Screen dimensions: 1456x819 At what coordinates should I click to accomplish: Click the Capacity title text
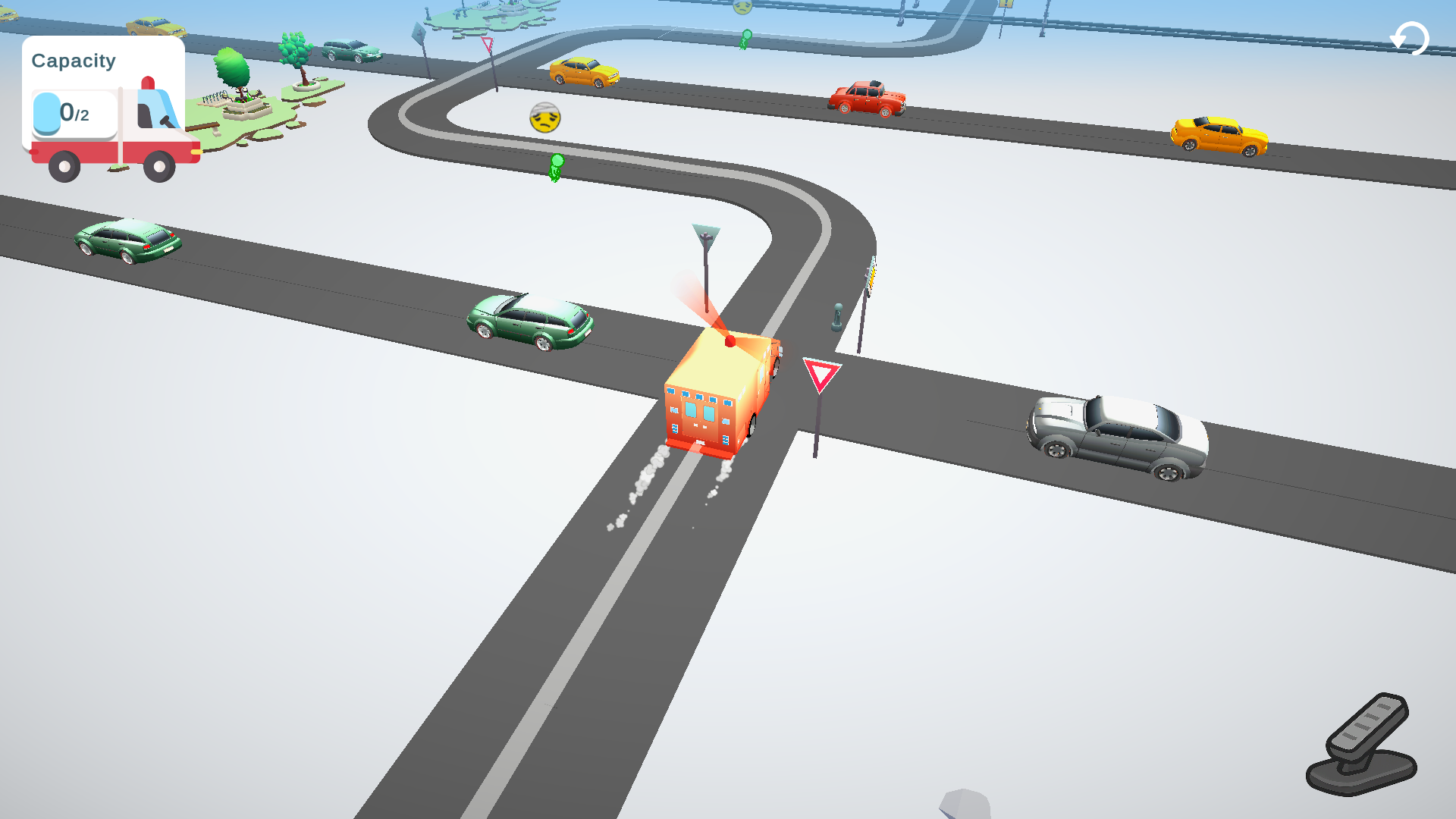[74, 61]
